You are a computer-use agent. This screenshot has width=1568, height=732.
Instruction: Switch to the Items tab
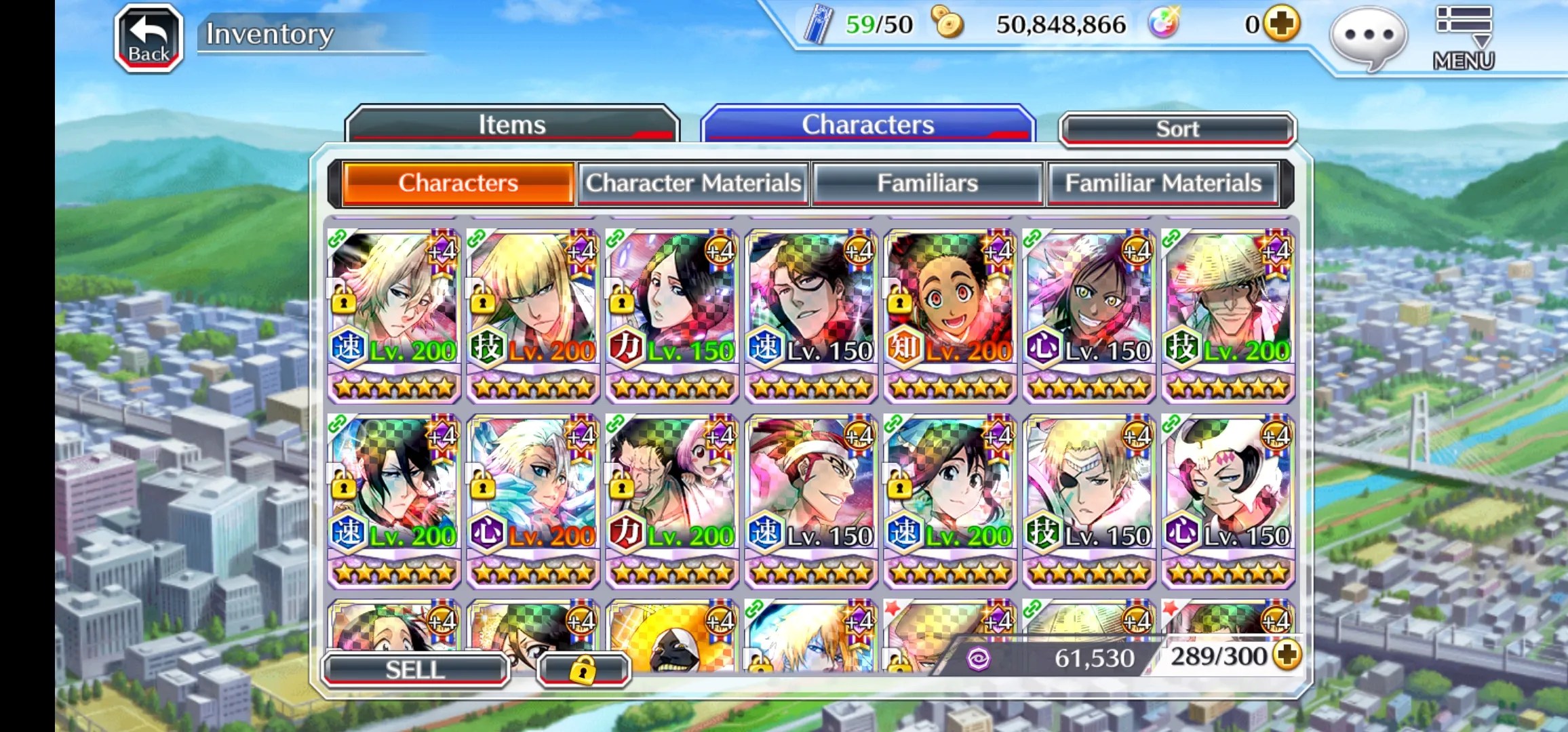click(x=512, y=125)
